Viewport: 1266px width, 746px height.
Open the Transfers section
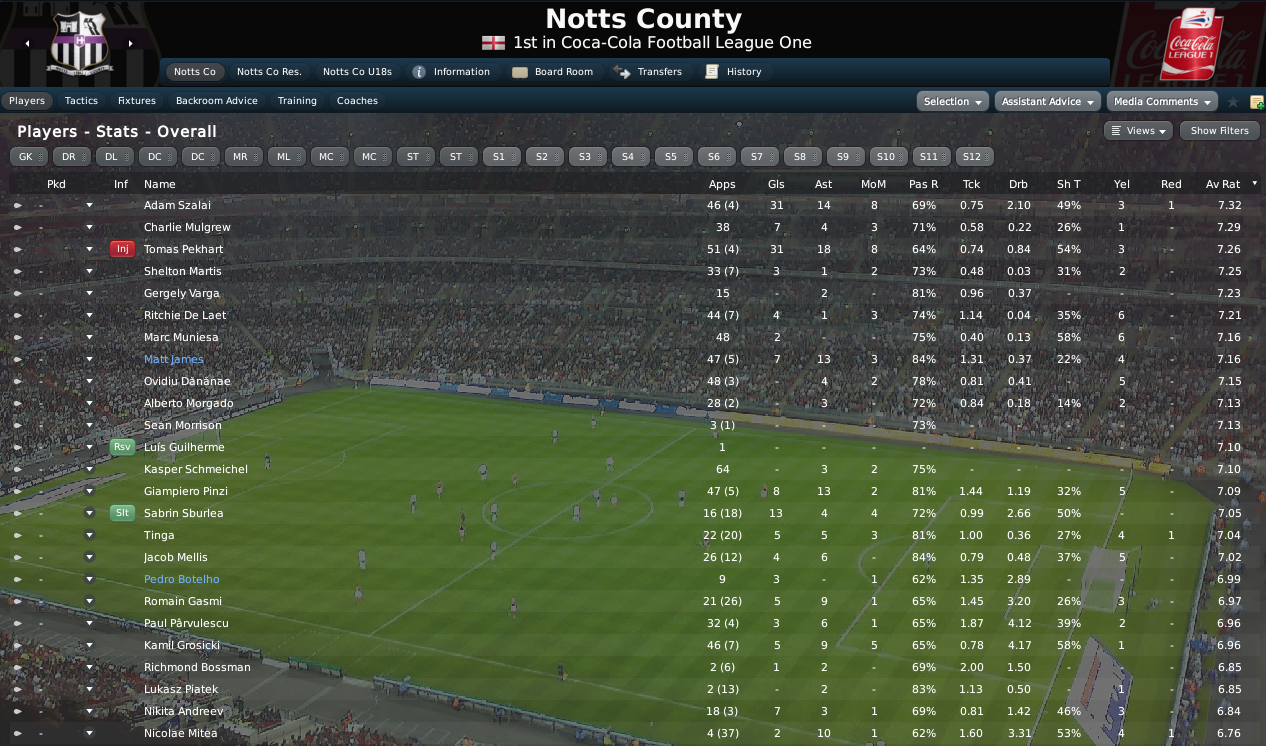[x=649, y=72]
